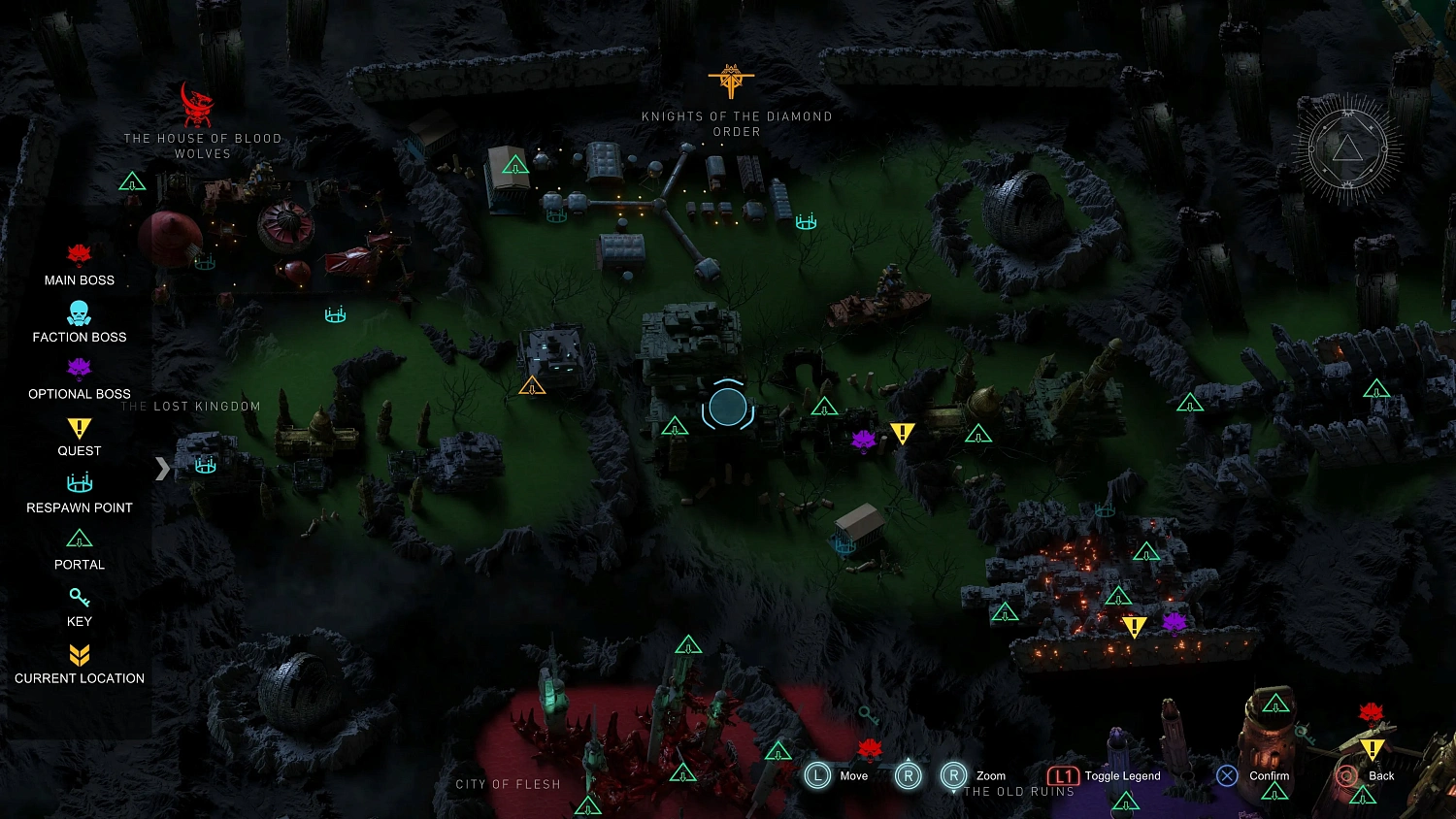
Task: Click the orange current location marker on the map
Action: (532, 387)
